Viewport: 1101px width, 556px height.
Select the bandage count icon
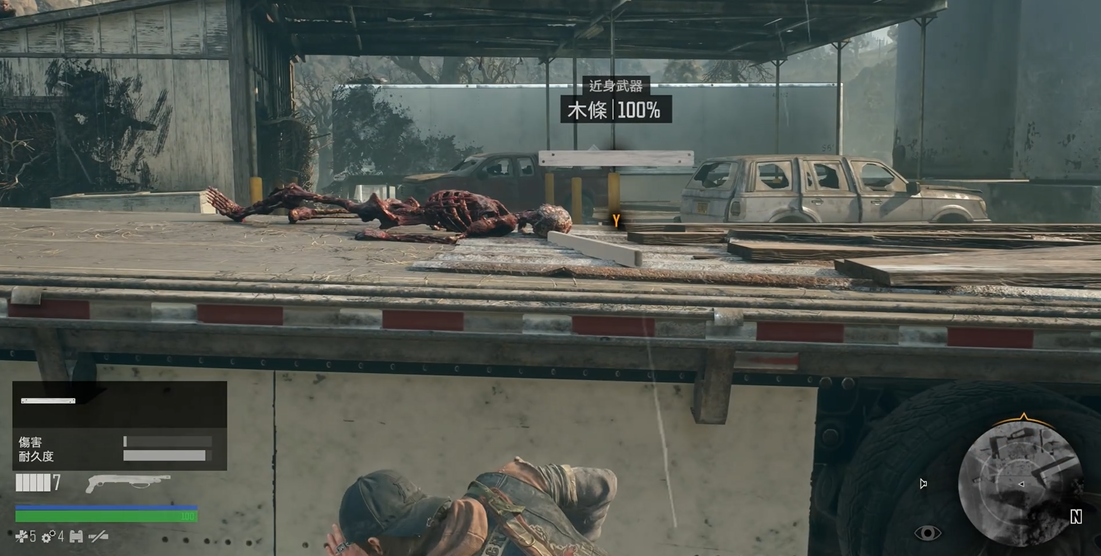tap(21, 537)
